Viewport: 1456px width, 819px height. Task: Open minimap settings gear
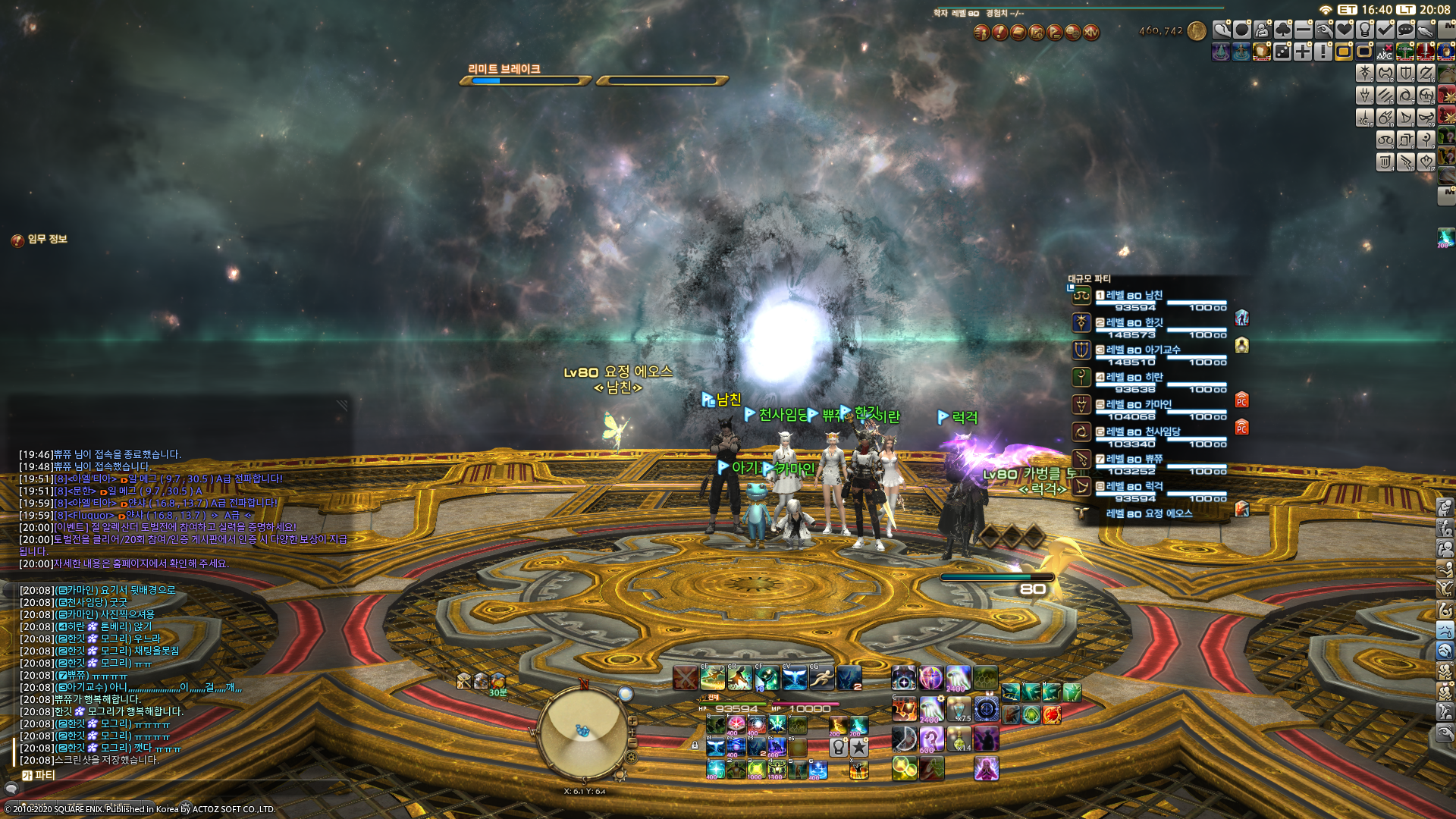[x=631, y=757]
